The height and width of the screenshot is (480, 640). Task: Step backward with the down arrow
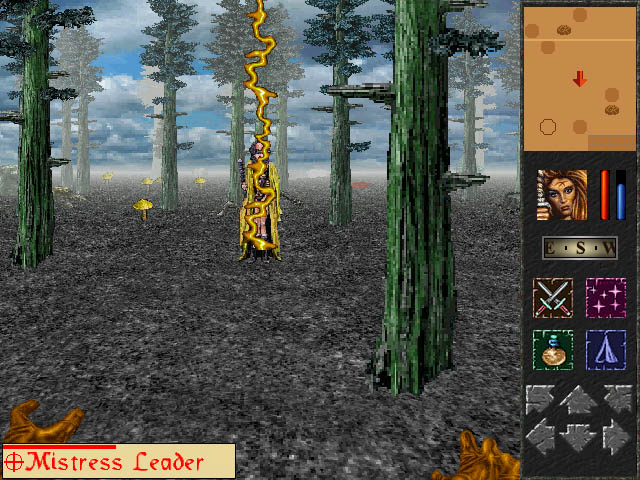[x=579, y=438]
